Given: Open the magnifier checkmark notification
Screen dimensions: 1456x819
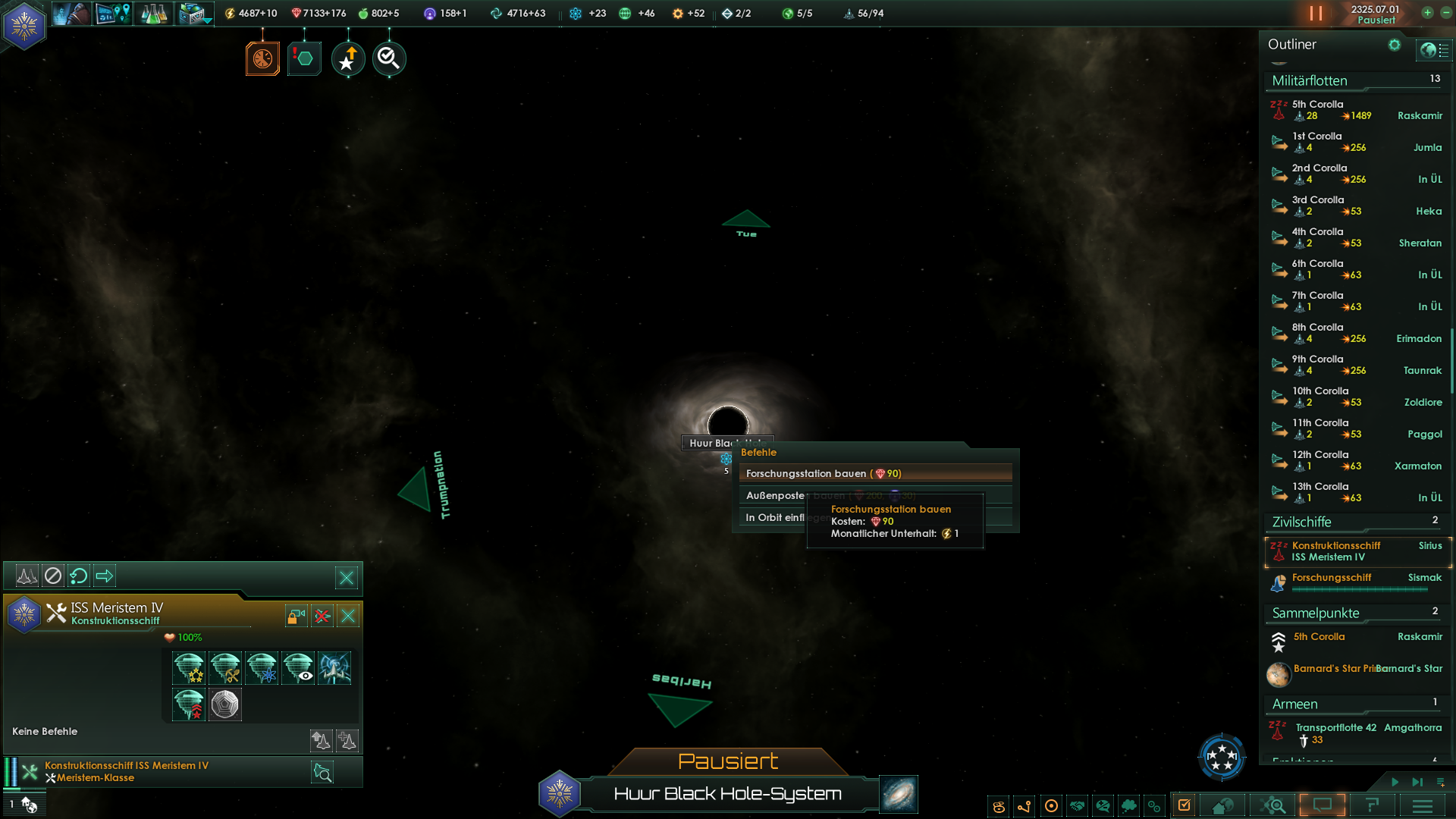Looking at the screenshot, I should click(x=389, y=58).
